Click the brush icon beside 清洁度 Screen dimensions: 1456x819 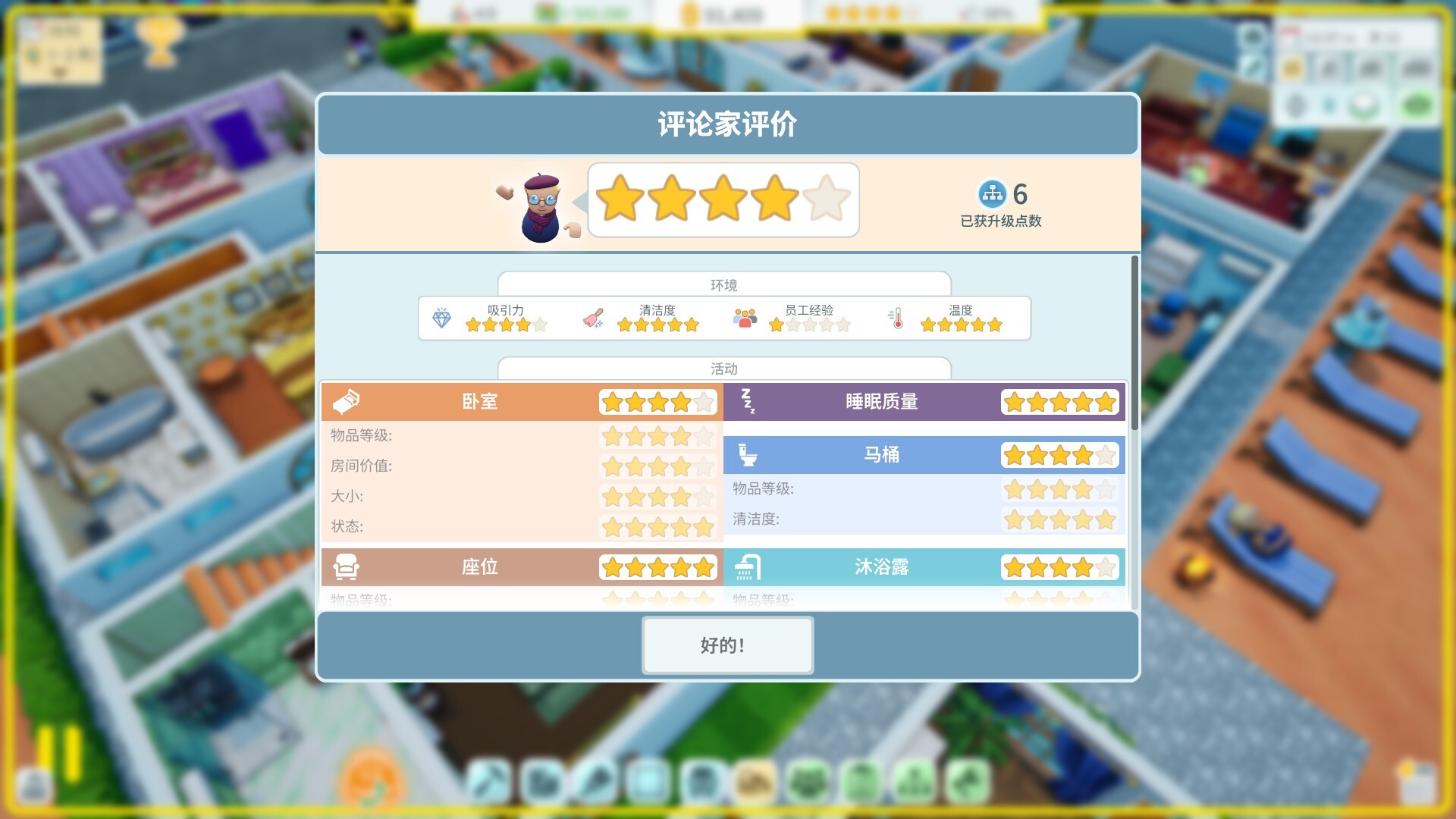(x=595, y=318)
